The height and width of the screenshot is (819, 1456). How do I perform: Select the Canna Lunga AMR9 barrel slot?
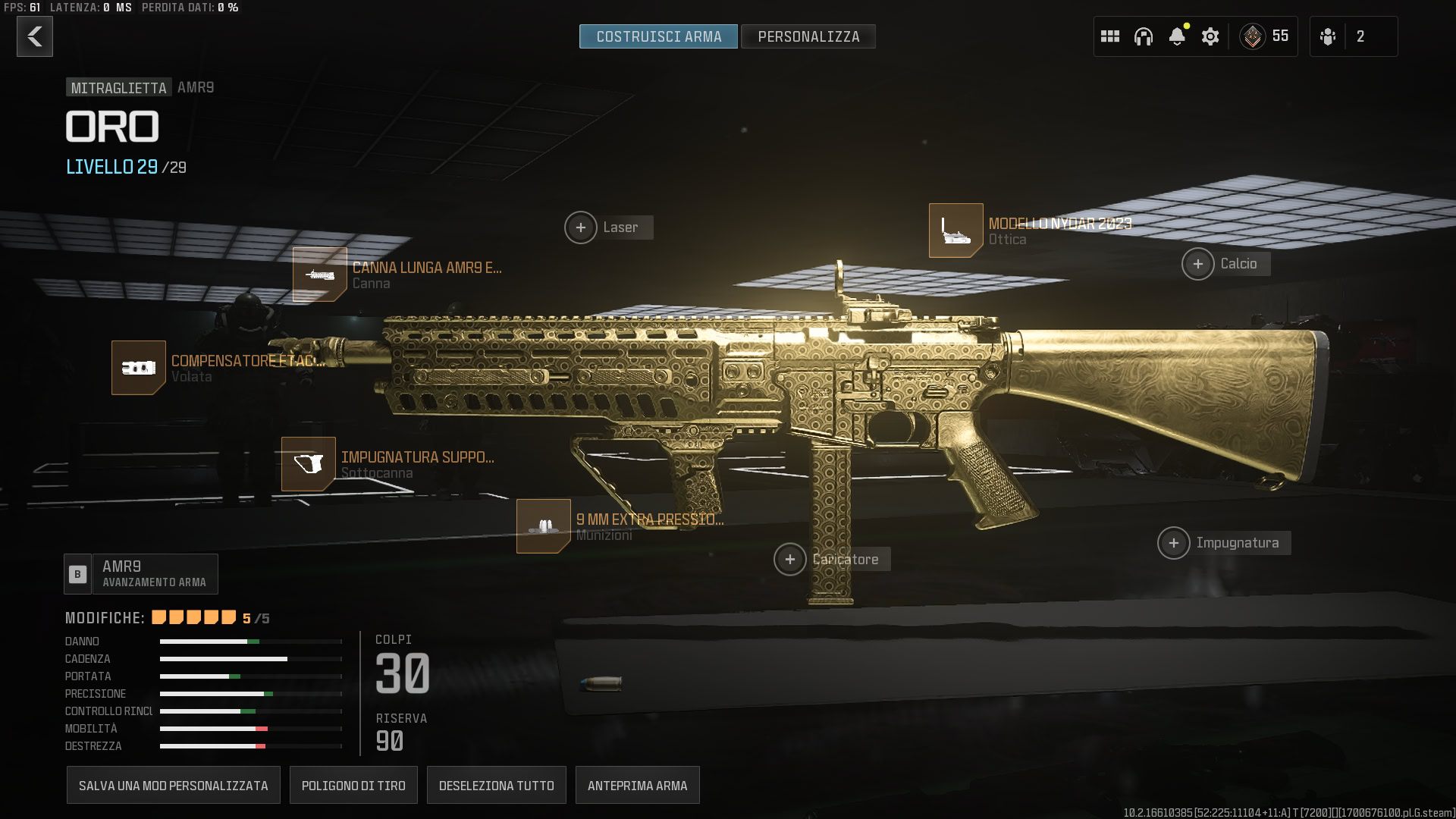(320, 275)
